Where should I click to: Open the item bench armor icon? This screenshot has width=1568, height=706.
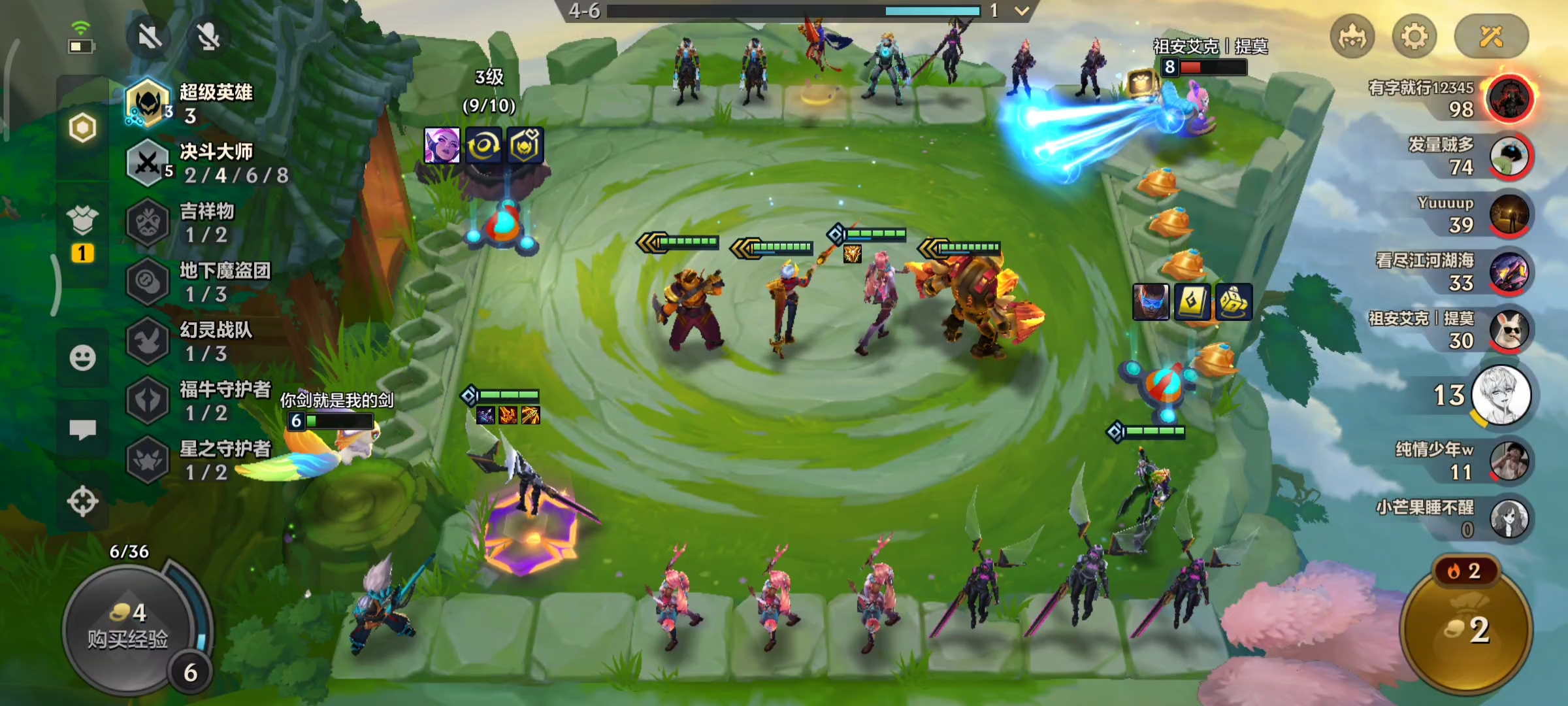click(x=82, y=220)
